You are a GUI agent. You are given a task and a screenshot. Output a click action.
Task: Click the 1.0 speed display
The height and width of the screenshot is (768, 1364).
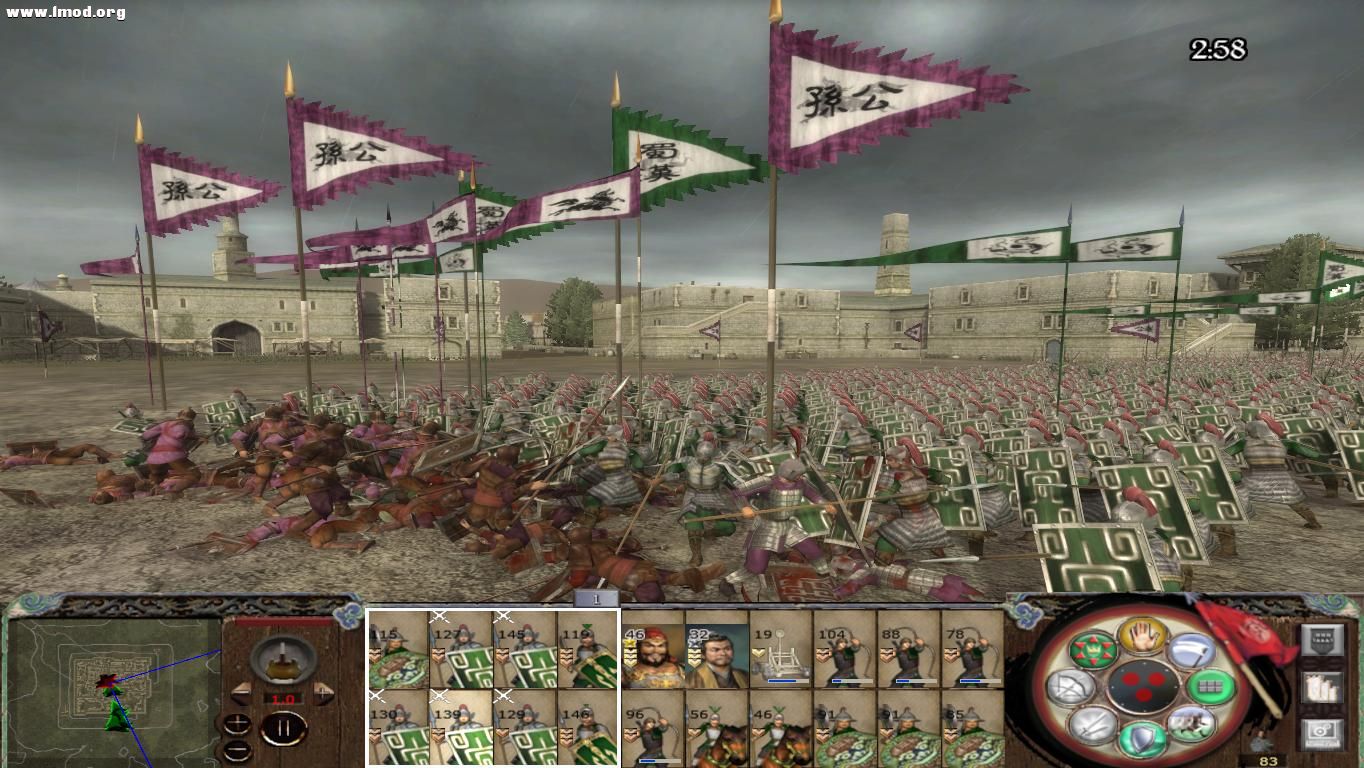[x=283, y=698]
